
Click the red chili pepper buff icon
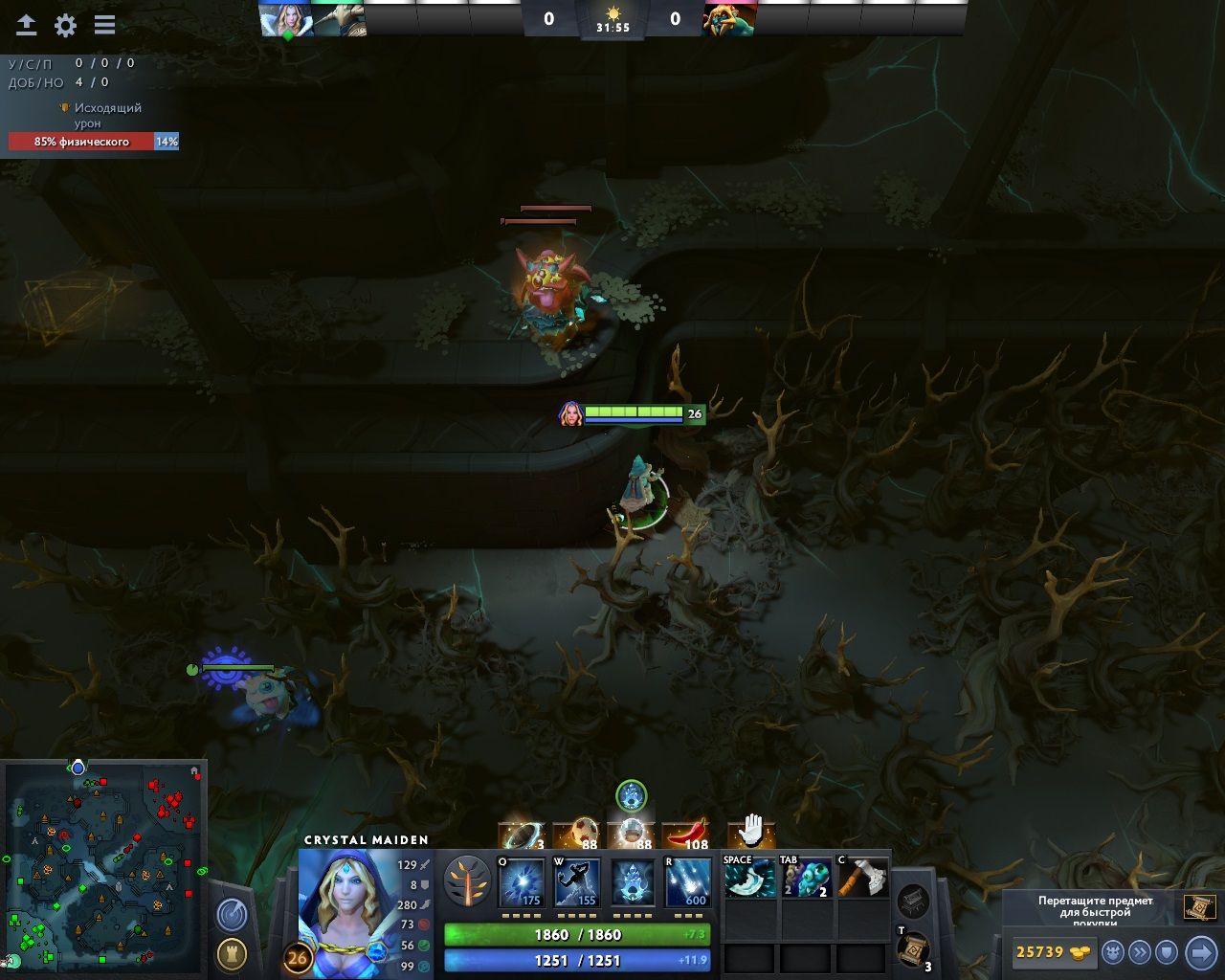[x=685, y=834]
